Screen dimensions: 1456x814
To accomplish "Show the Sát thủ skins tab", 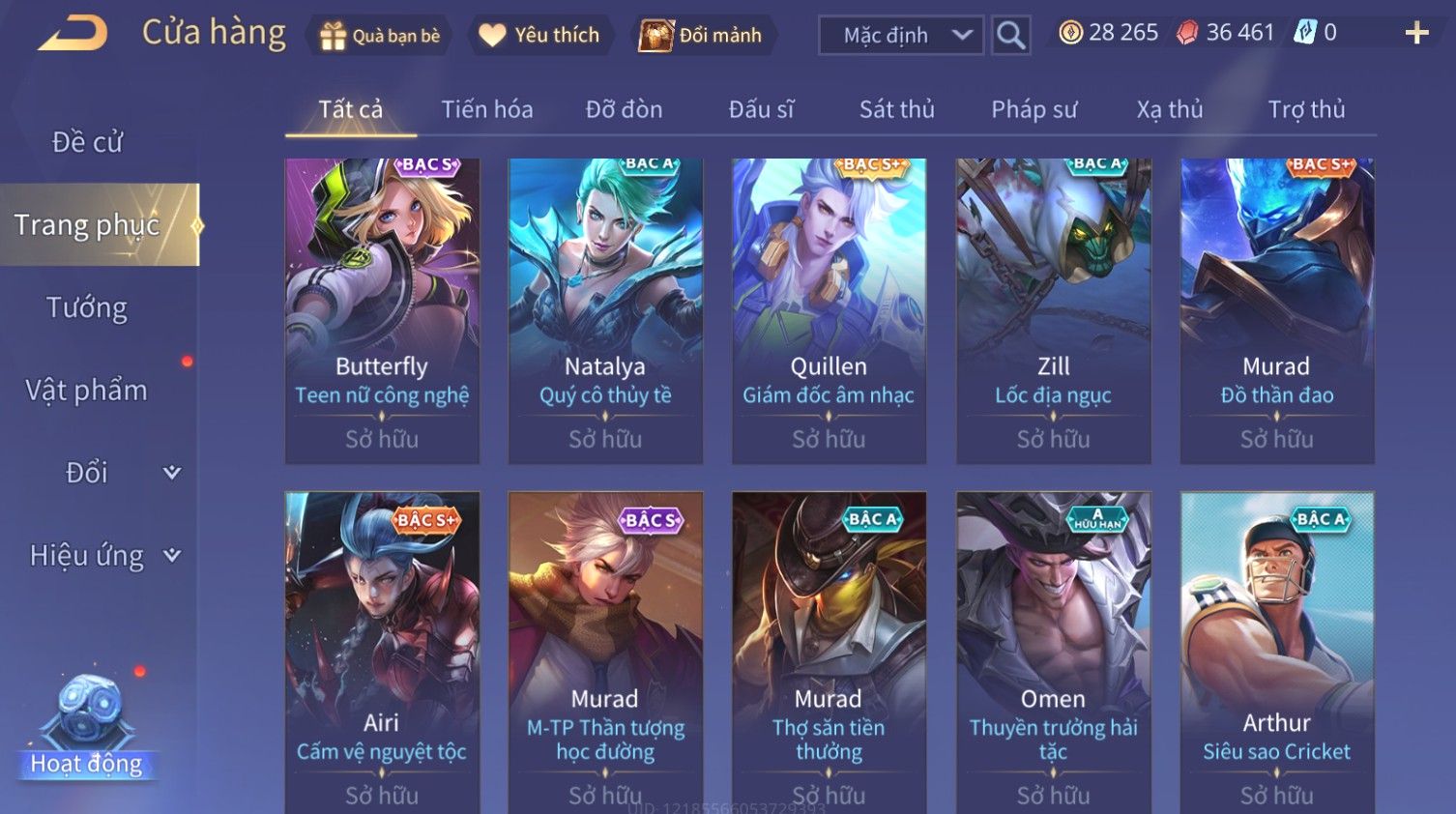I will [x=896, y=109].
